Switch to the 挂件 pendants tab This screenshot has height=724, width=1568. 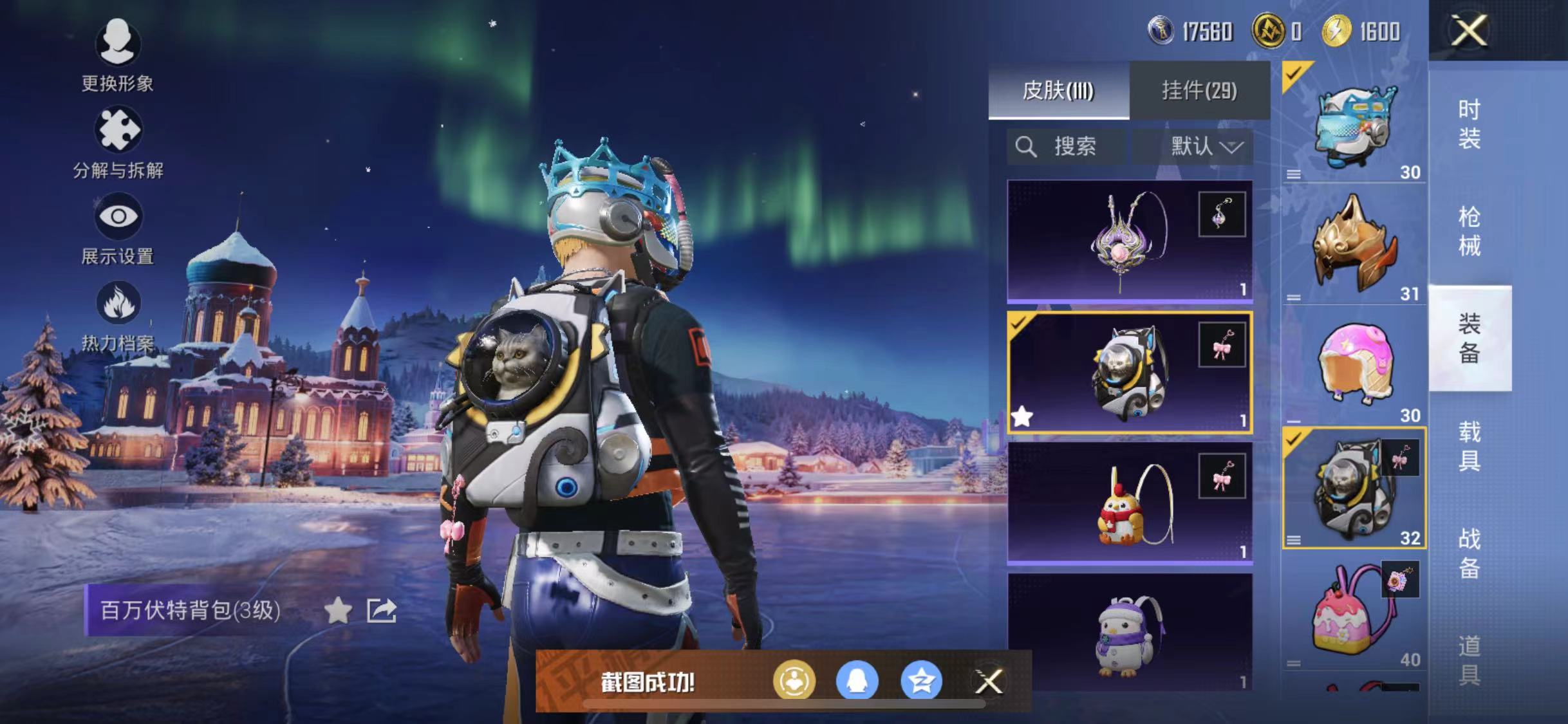tap(1199, 91)
